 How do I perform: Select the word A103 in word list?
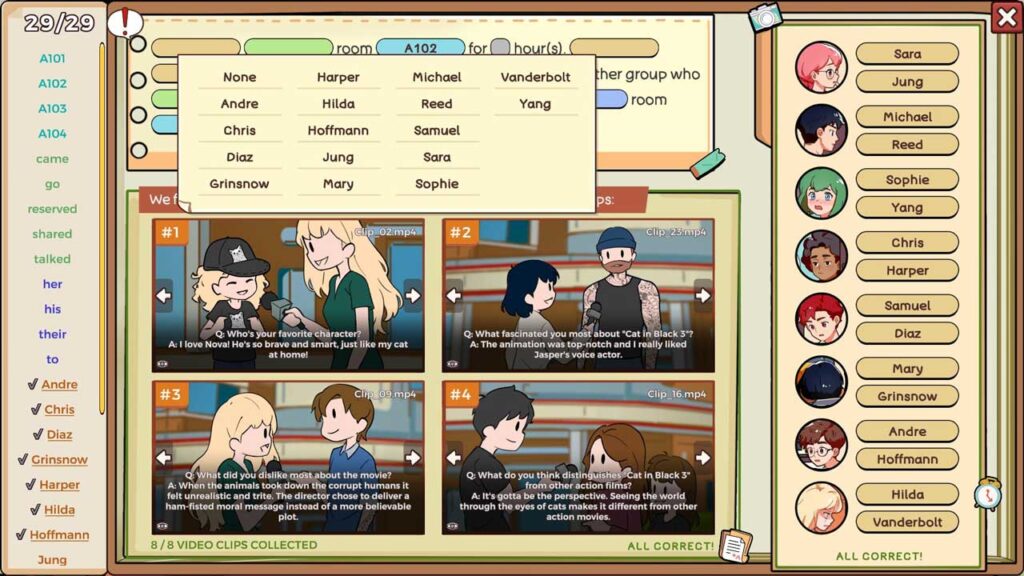click(52, 109)
